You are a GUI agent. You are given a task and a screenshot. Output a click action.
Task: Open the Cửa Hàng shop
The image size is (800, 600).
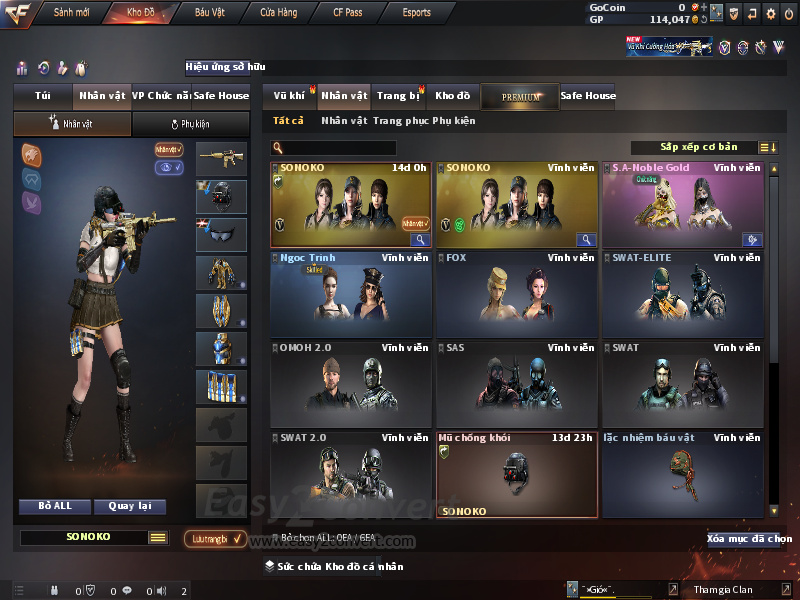tap(279, 12)
